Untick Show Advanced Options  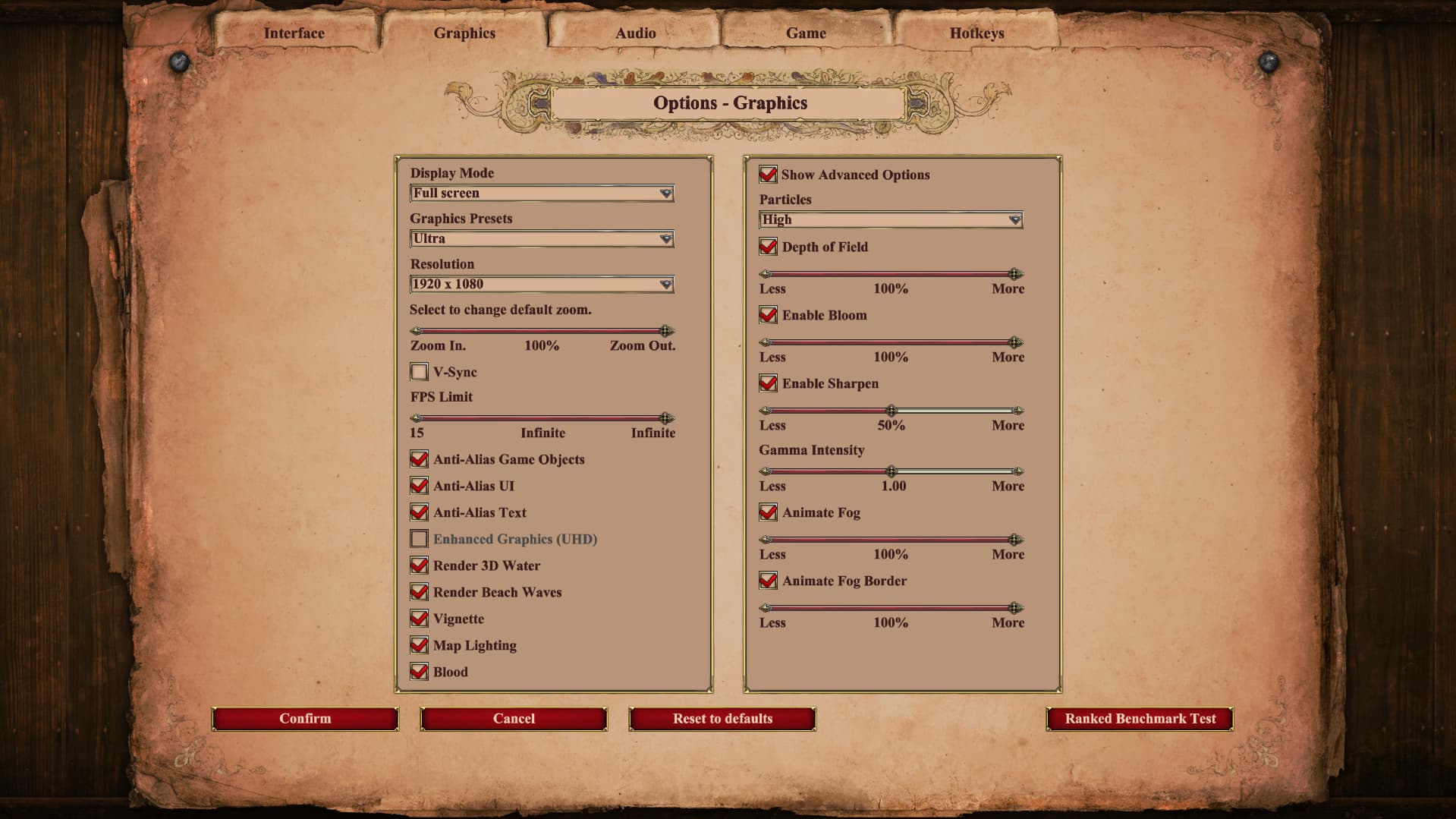pyautogui.click(x=768, y=175)
